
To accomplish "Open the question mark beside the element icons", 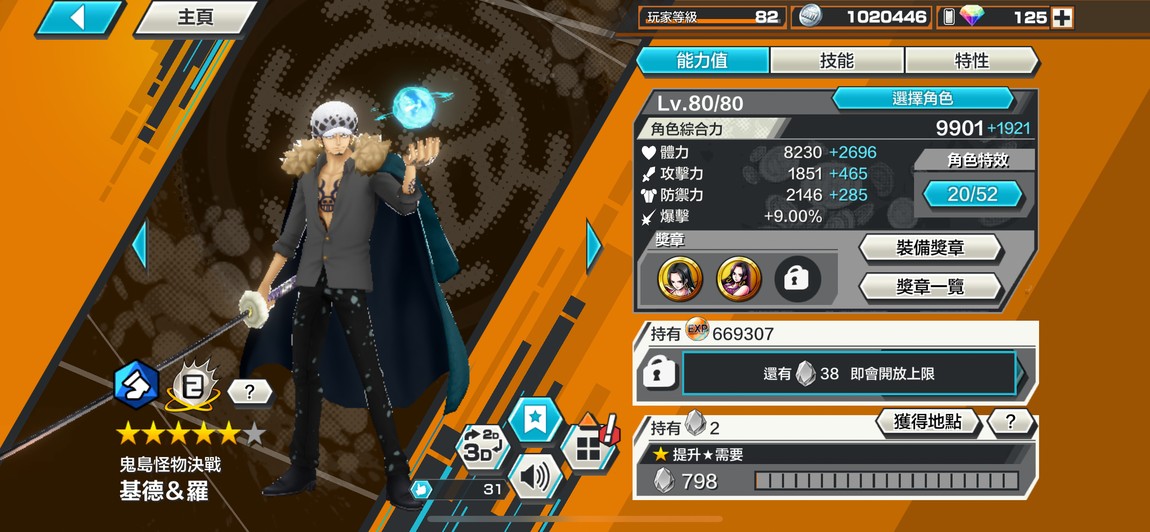I will tap(248, 392).
